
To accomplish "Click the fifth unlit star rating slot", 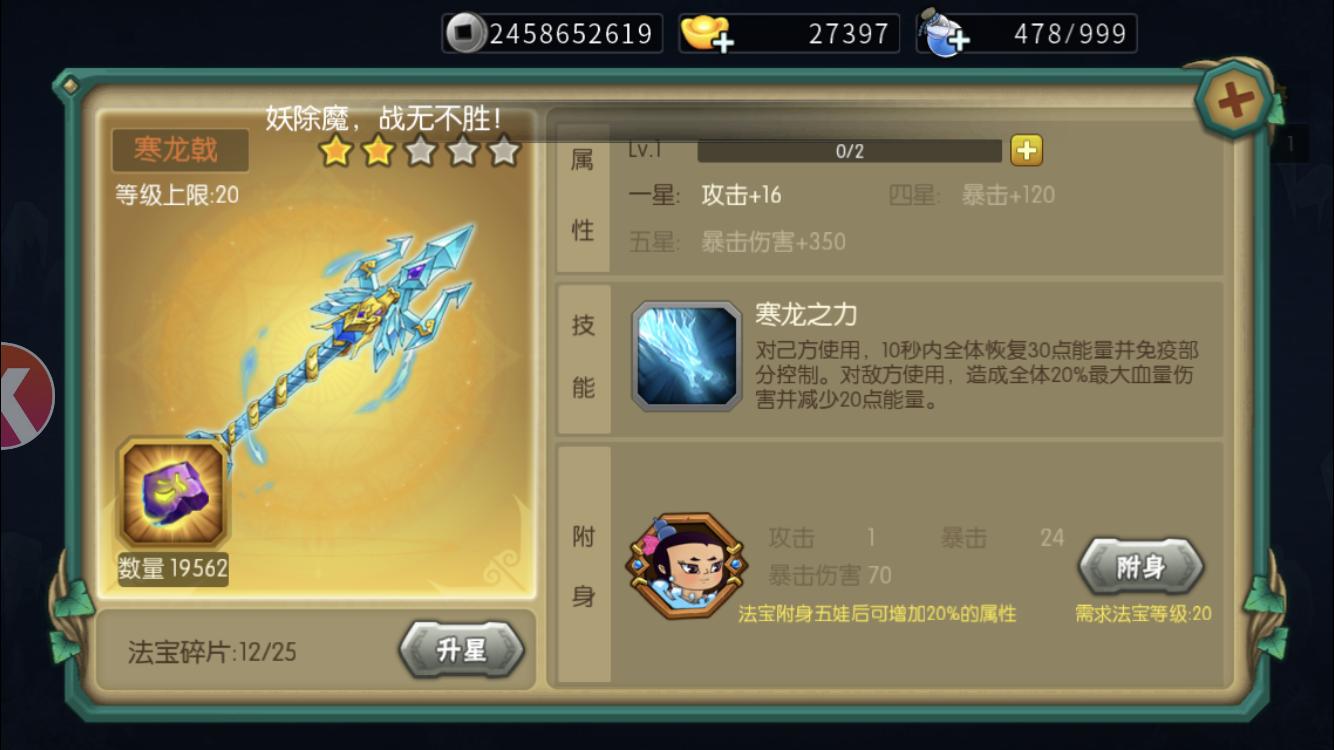I will tap(506, 152).
